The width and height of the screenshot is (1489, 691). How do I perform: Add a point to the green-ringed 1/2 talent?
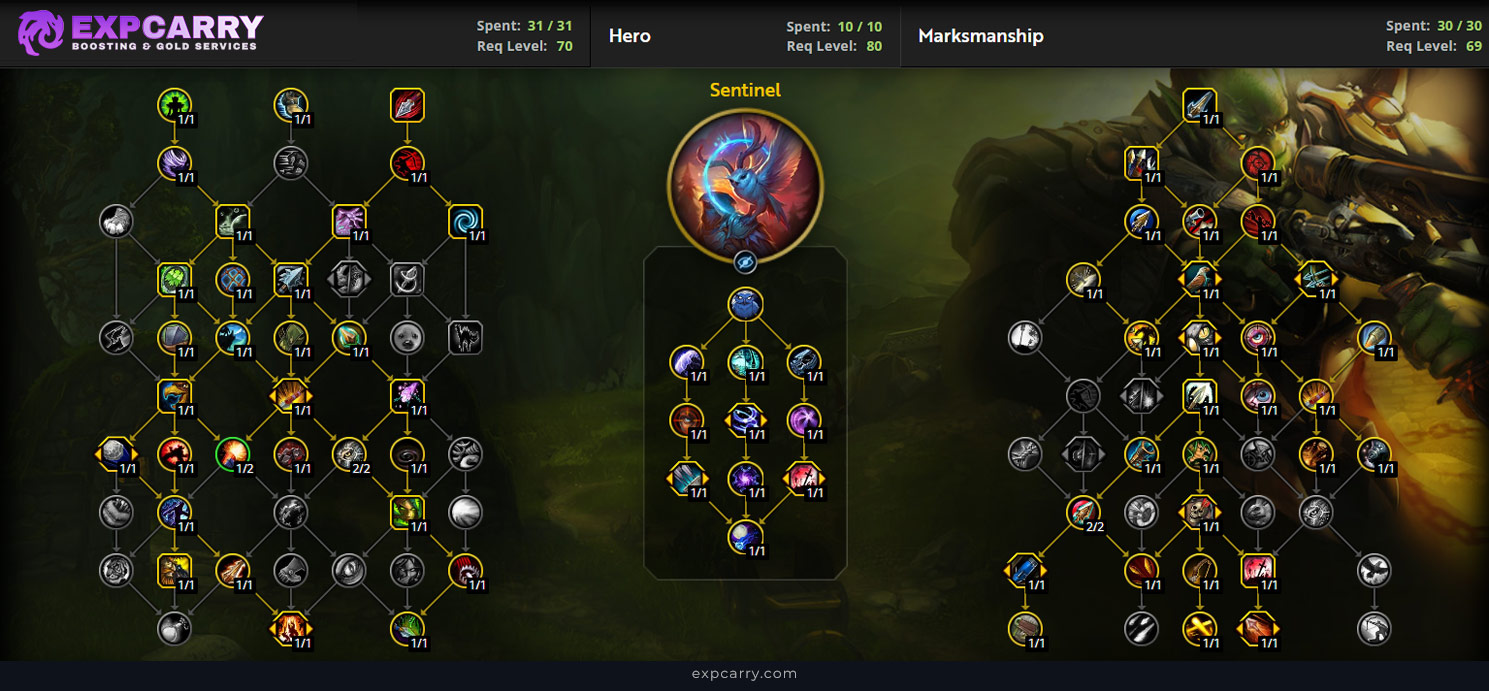pos(232,454)
